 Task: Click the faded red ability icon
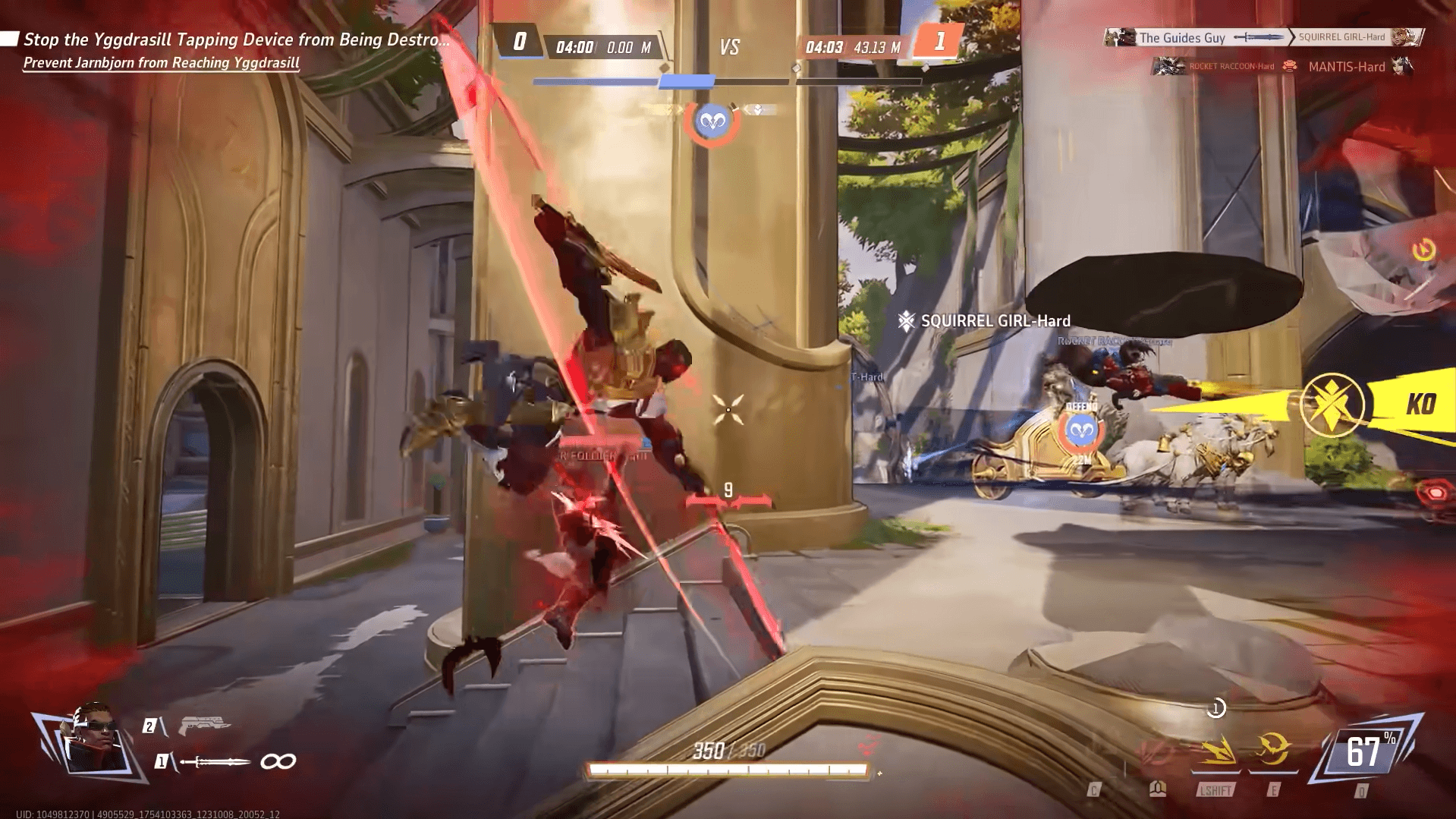click(x=1155, y=753)
